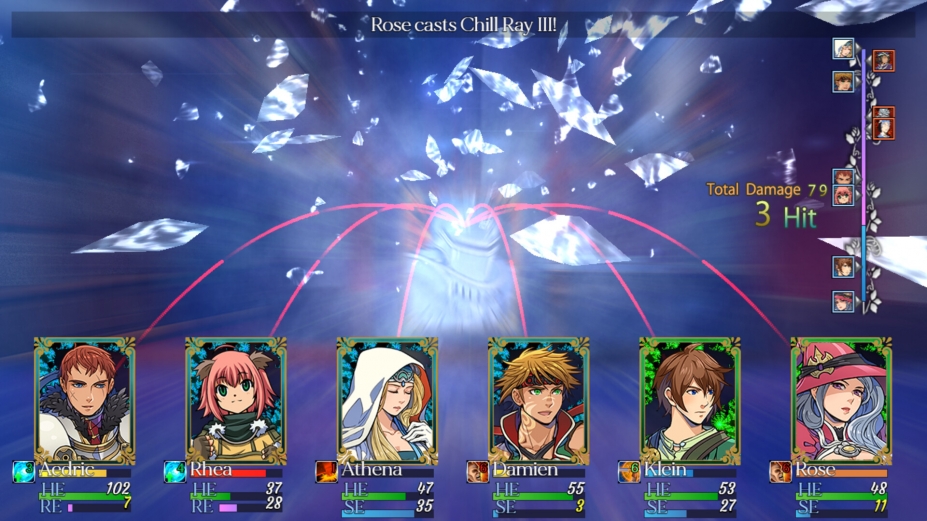This screenshot has height=521, width=927.
Task: Select the bottom turn-order portrait
Action: [x=843, y=301]
